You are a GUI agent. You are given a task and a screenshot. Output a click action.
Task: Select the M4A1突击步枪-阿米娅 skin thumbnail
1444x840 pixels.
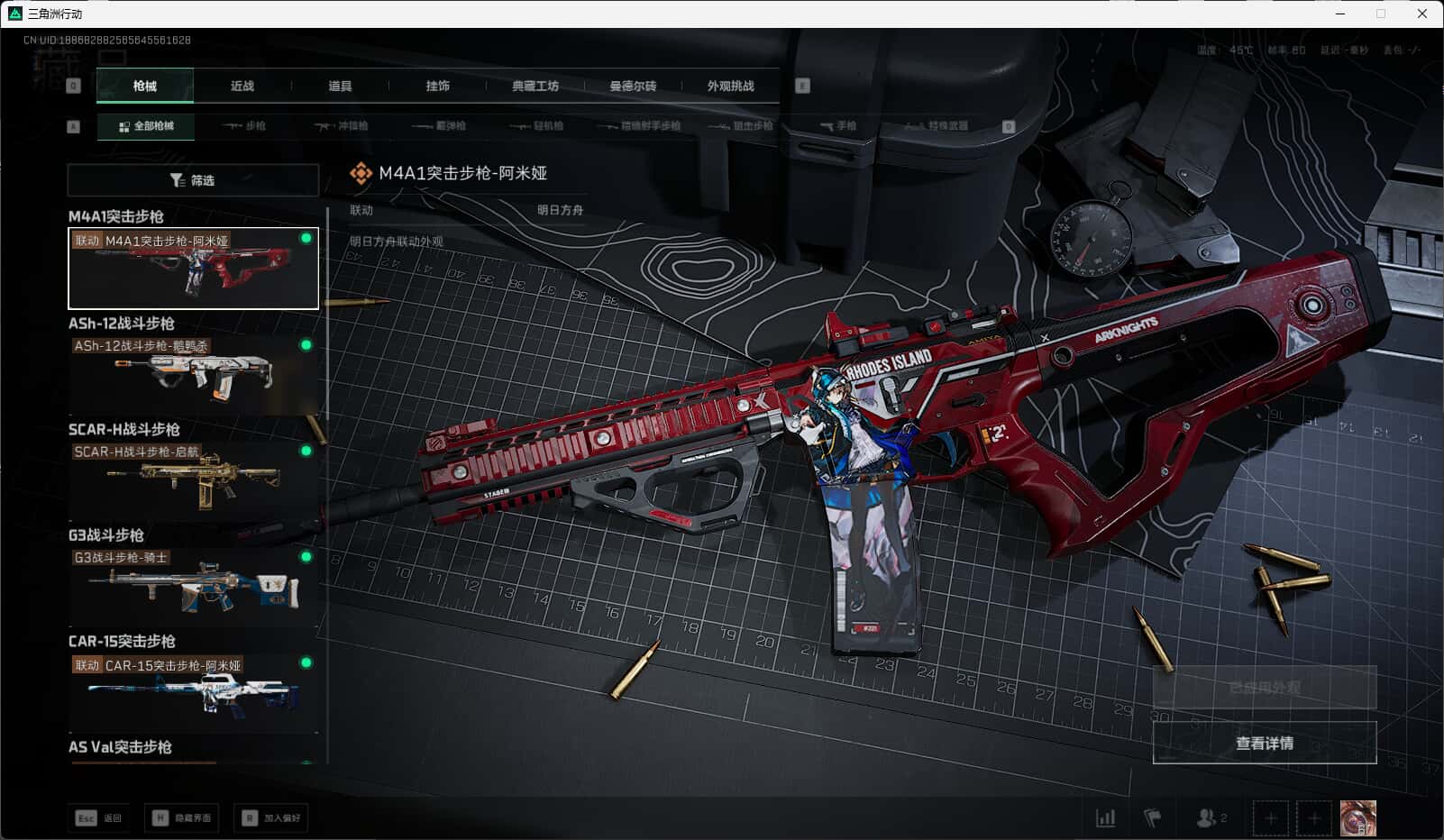[193, 269]
